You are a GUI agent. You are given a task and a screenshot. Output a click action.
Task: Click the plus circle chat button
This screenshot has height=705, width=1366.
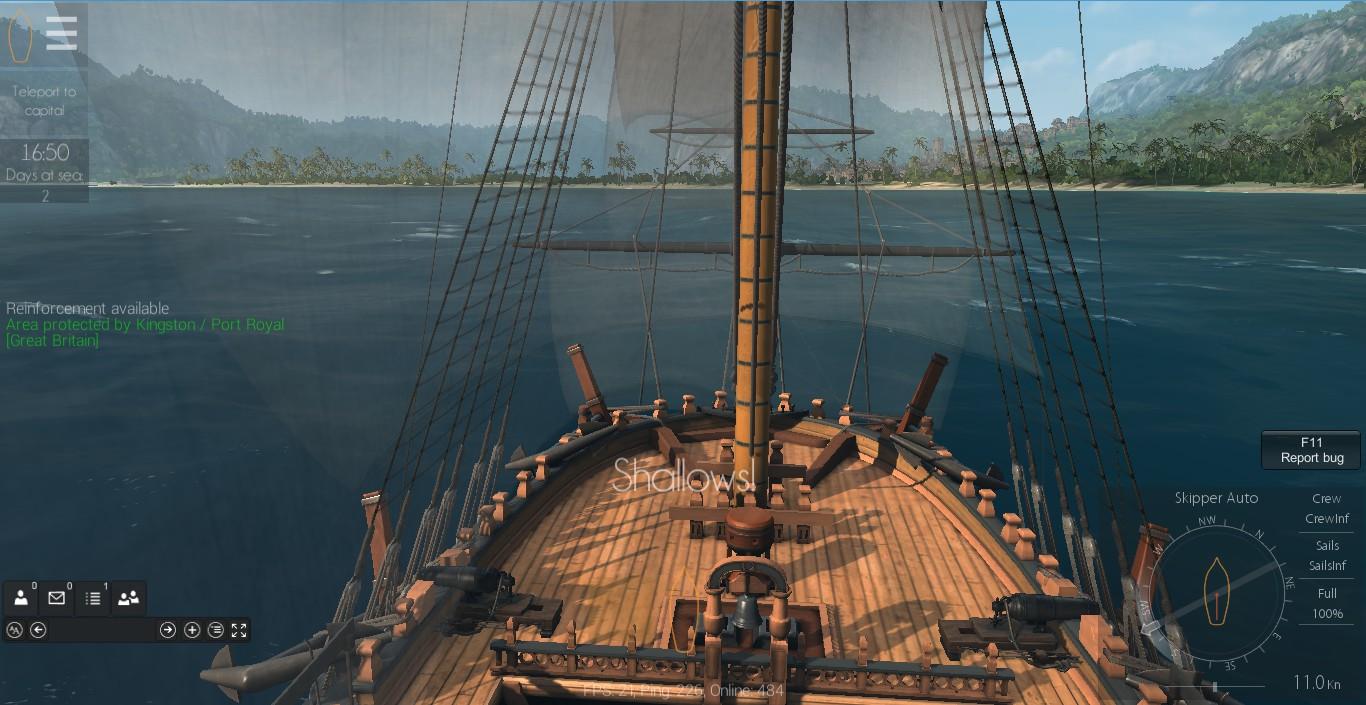coord(192,630)
